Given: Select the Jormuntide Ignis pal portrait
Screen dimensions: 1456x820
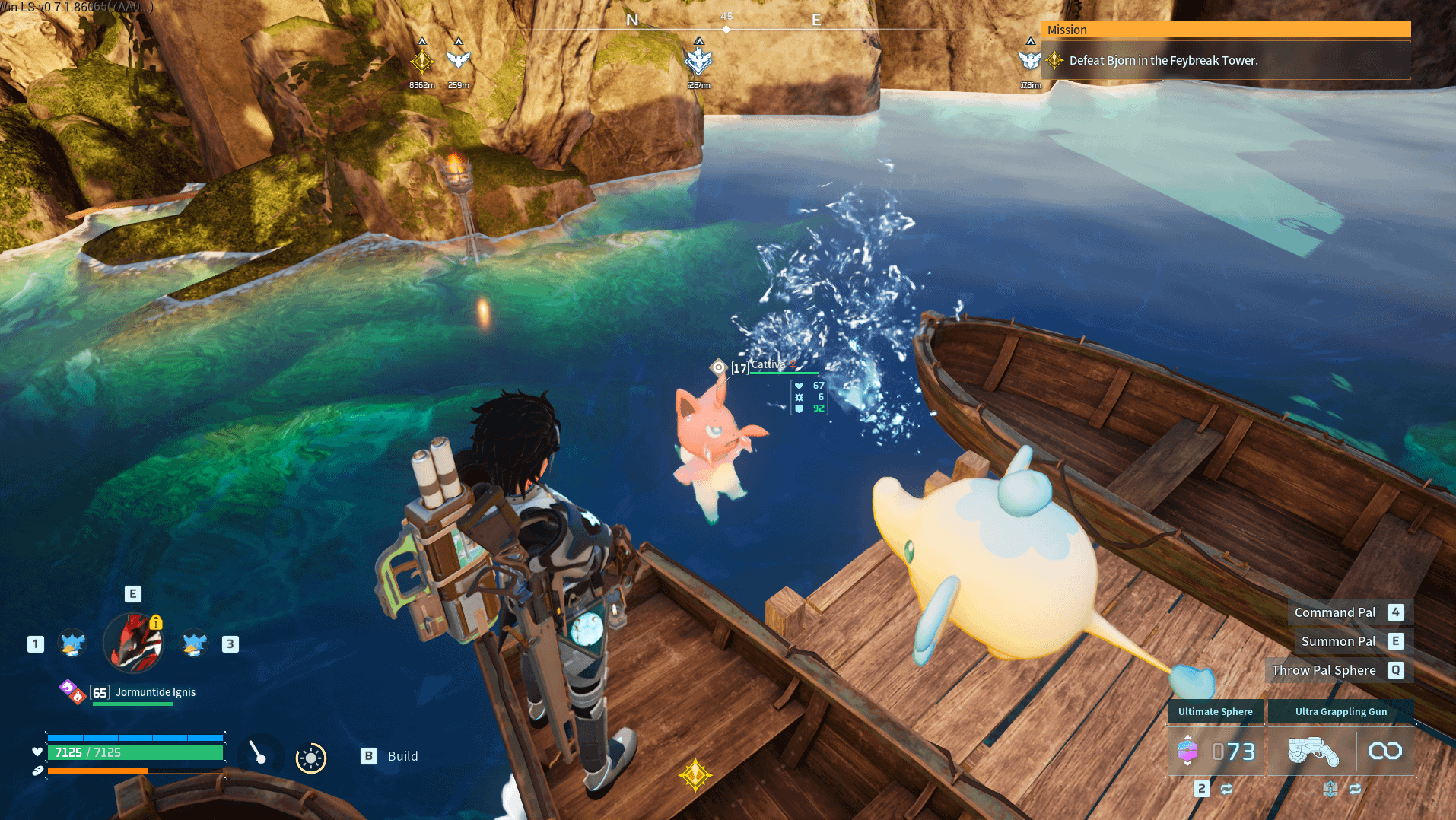Looking at the screenshot, I should point(133,644).
